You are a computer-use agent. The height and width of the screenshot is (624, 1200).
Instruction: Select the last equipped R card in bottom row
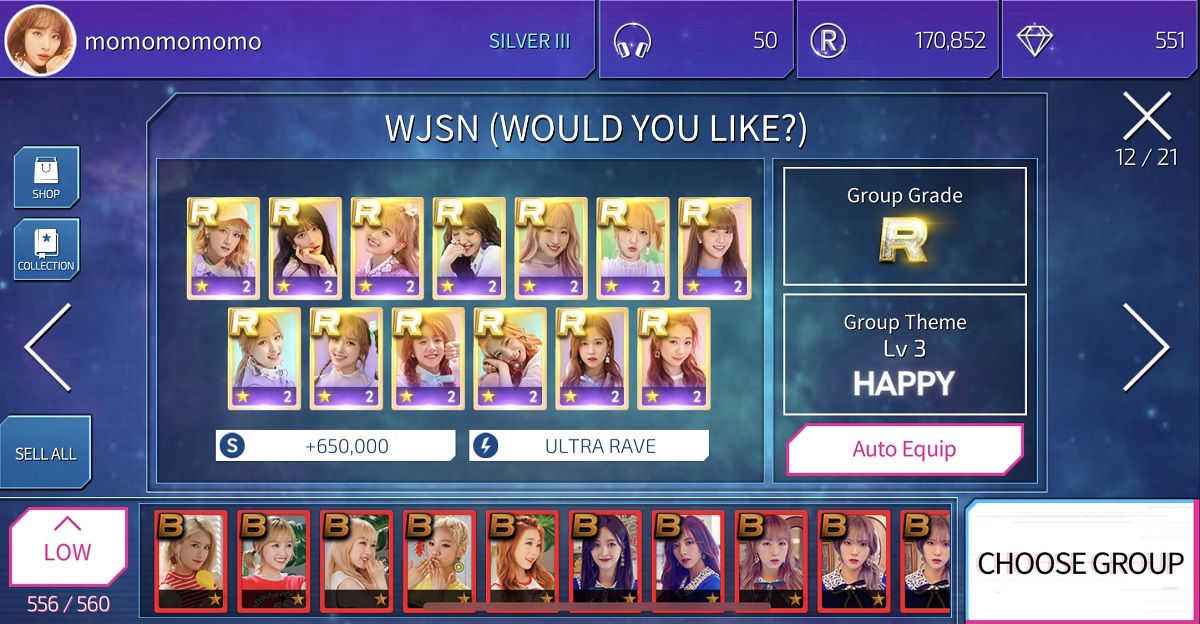click(674, 358)
